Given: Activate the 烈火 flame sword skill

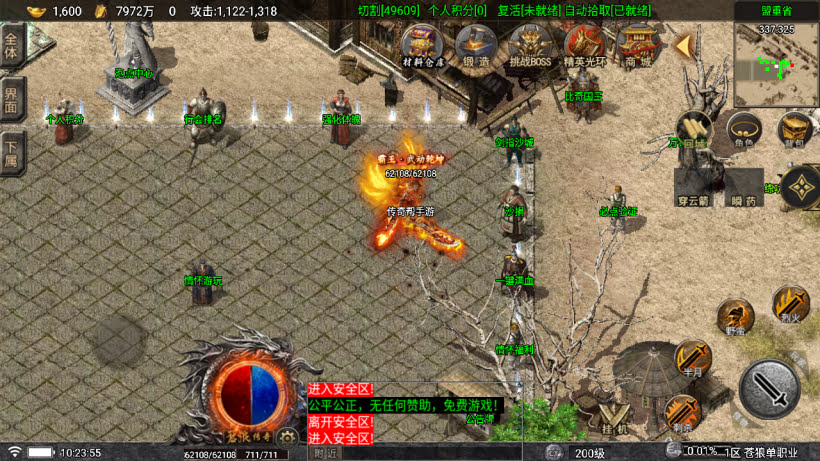Looking at the screenshot, I should (x=790, y=302).
